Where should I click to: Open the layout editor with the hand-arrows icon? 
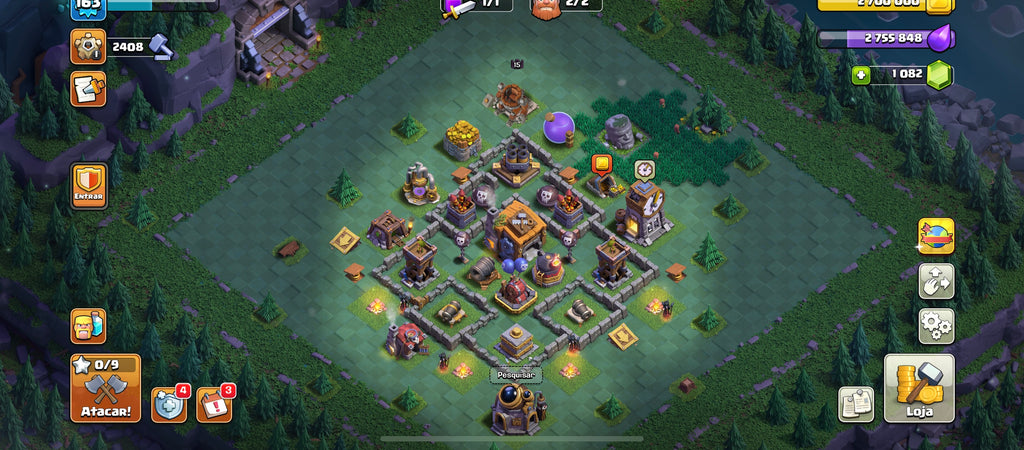tap(936, 281)
